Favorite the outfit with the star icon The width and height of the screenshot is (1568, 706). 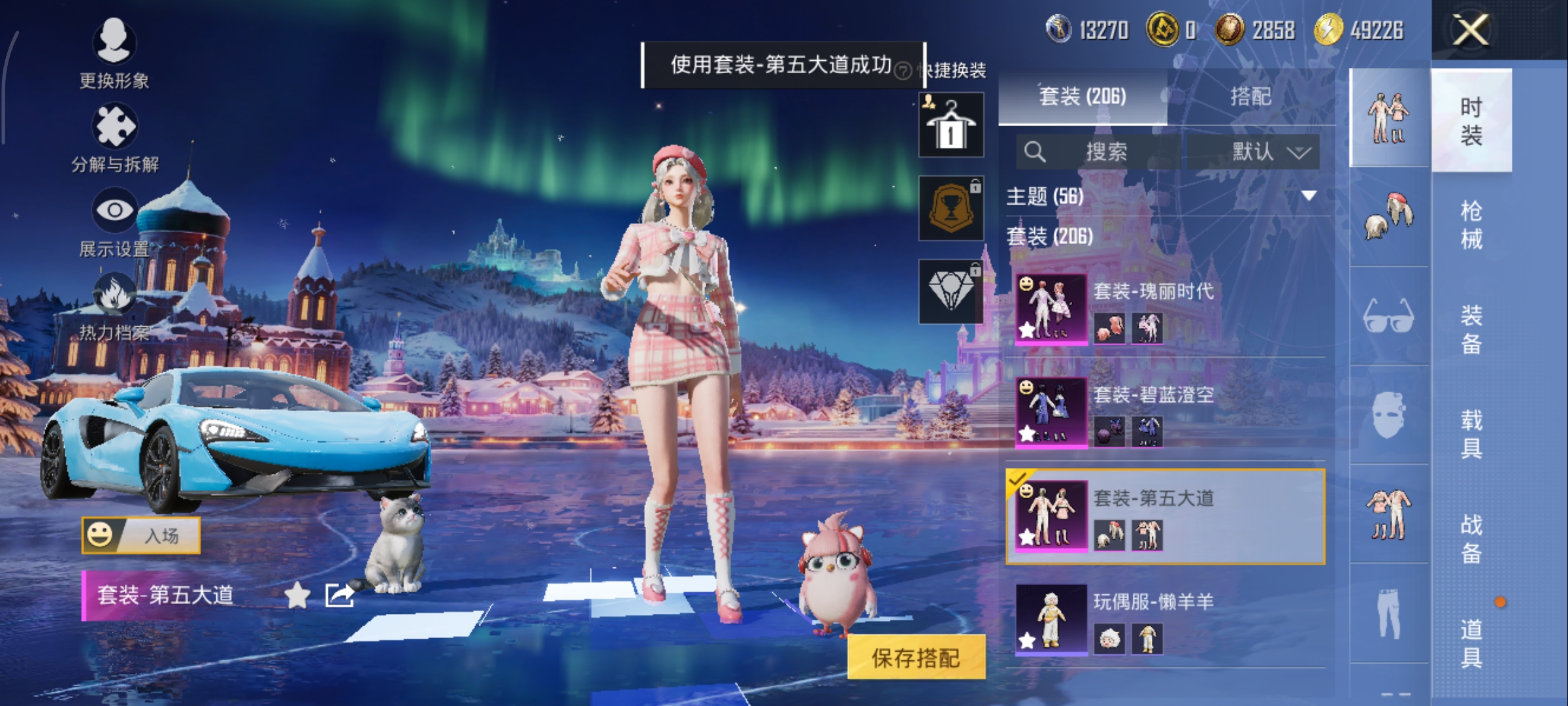click(x=297, y=596)
